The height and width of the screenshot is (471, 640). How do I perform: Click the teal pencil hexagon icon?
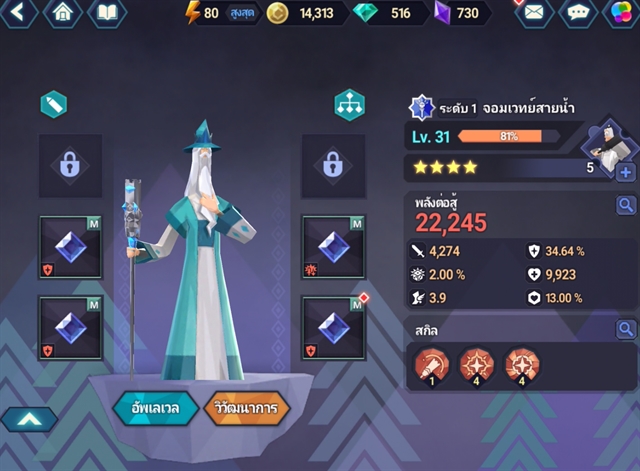(x=53, y=104)
